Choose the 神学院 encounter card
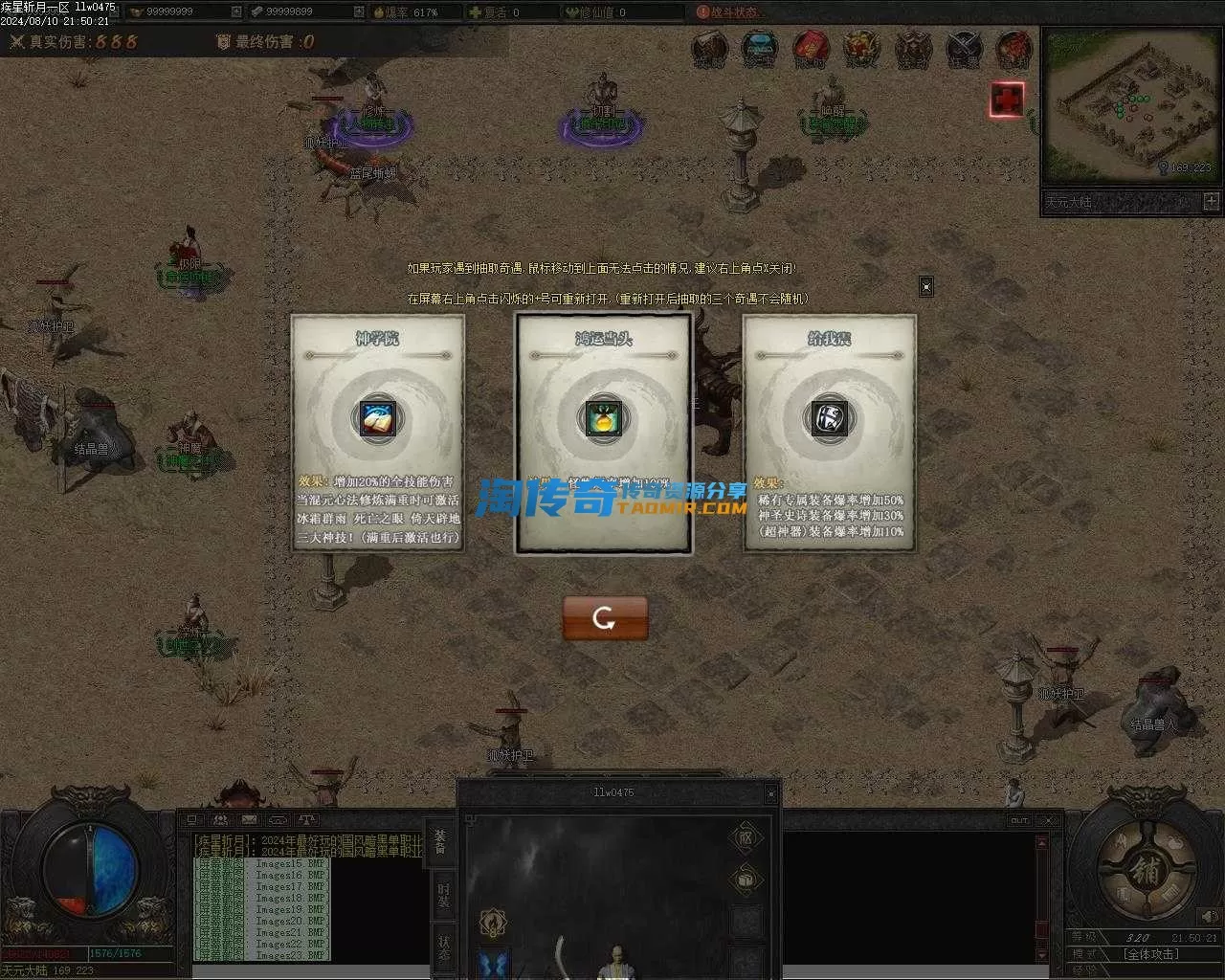 tap(378, 433)
